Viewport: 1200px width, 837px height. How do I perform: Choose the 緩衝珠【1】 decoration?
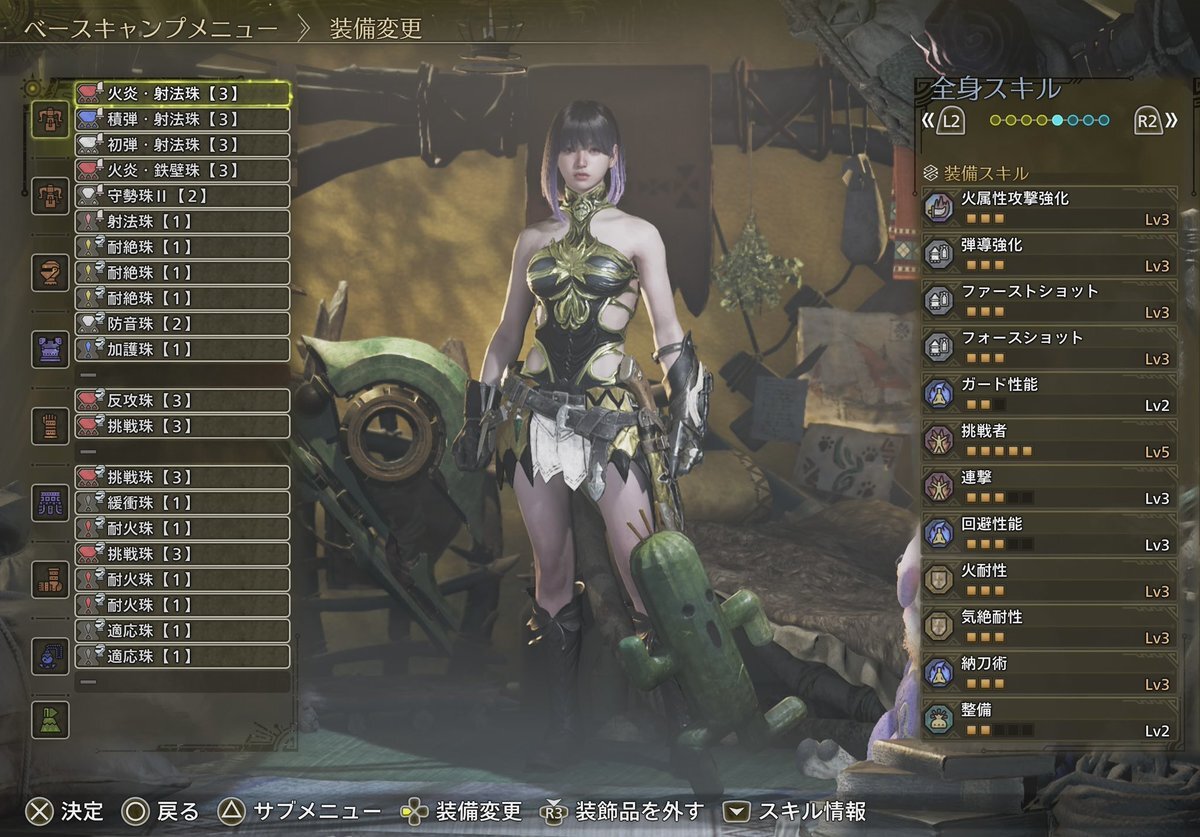click(x=182, y=503)
